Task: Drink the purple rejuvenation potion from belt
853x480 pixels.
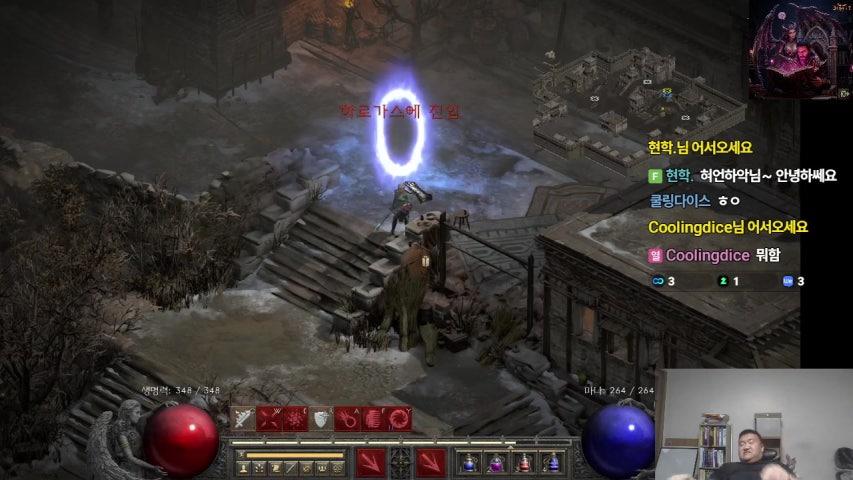Action: (496, 463)
